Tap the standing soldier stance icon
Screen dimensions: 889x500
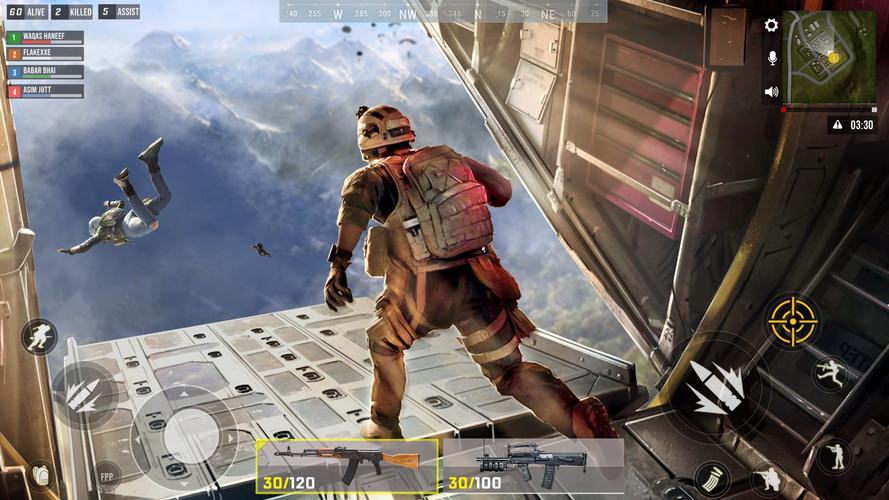click(x=834, y=456)
